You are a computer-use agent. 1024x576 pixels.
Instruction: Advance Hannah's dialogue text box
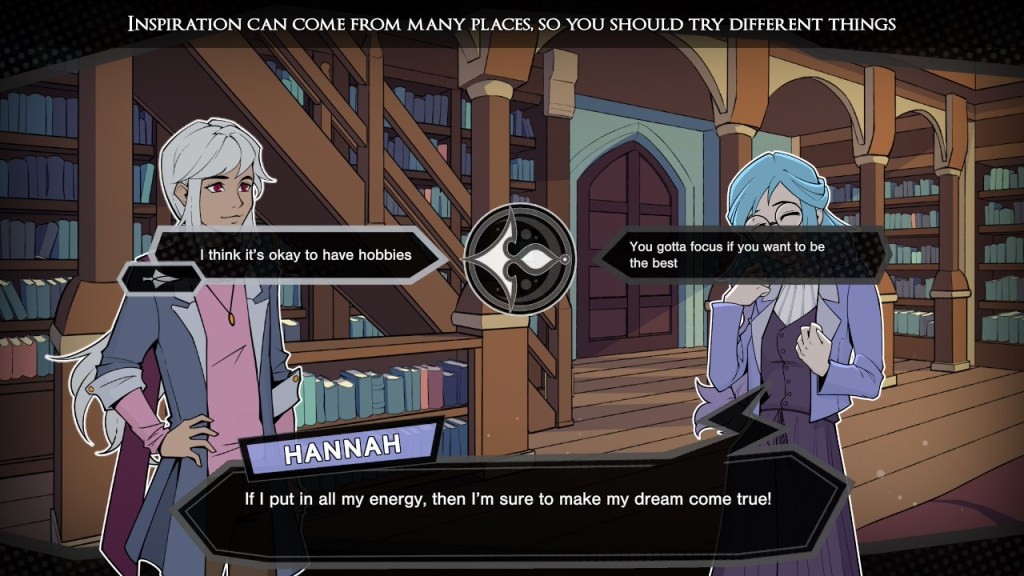tap(512, 497)
